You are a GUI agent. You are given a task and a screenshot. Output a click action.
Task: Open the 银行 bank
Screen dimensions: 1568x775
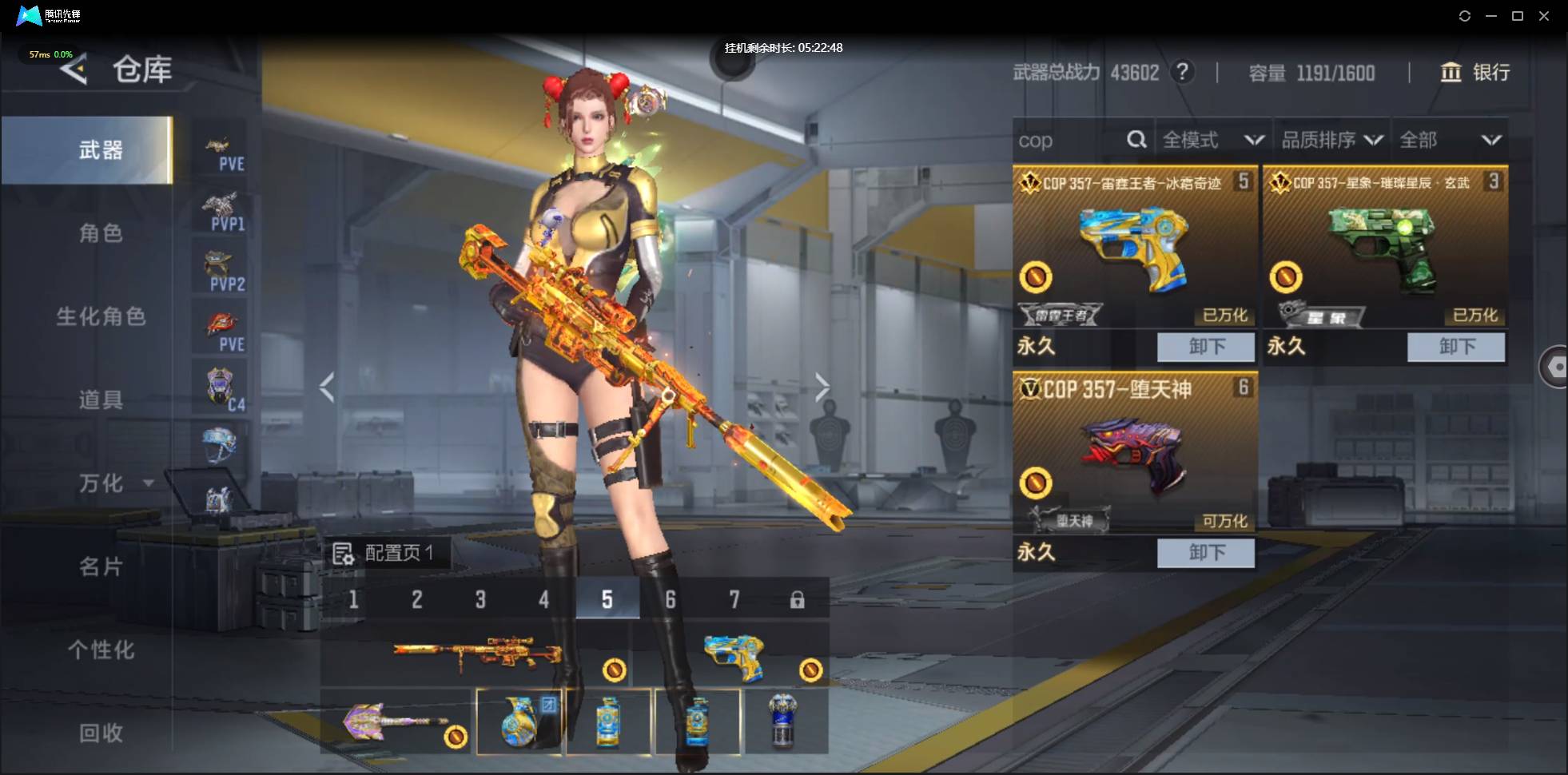click(1475, 73)
